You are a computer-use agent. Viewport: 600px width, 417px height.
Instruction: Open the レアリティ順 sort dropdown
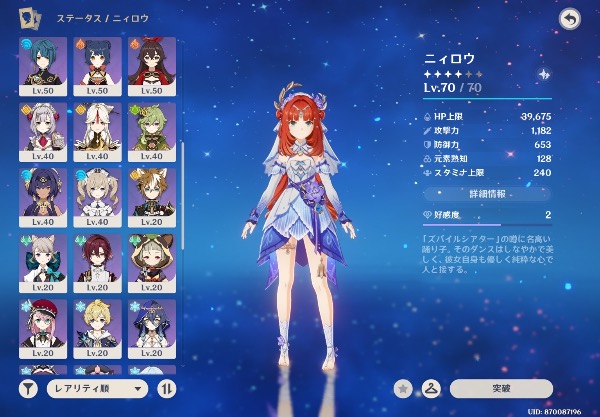[96, 388]
